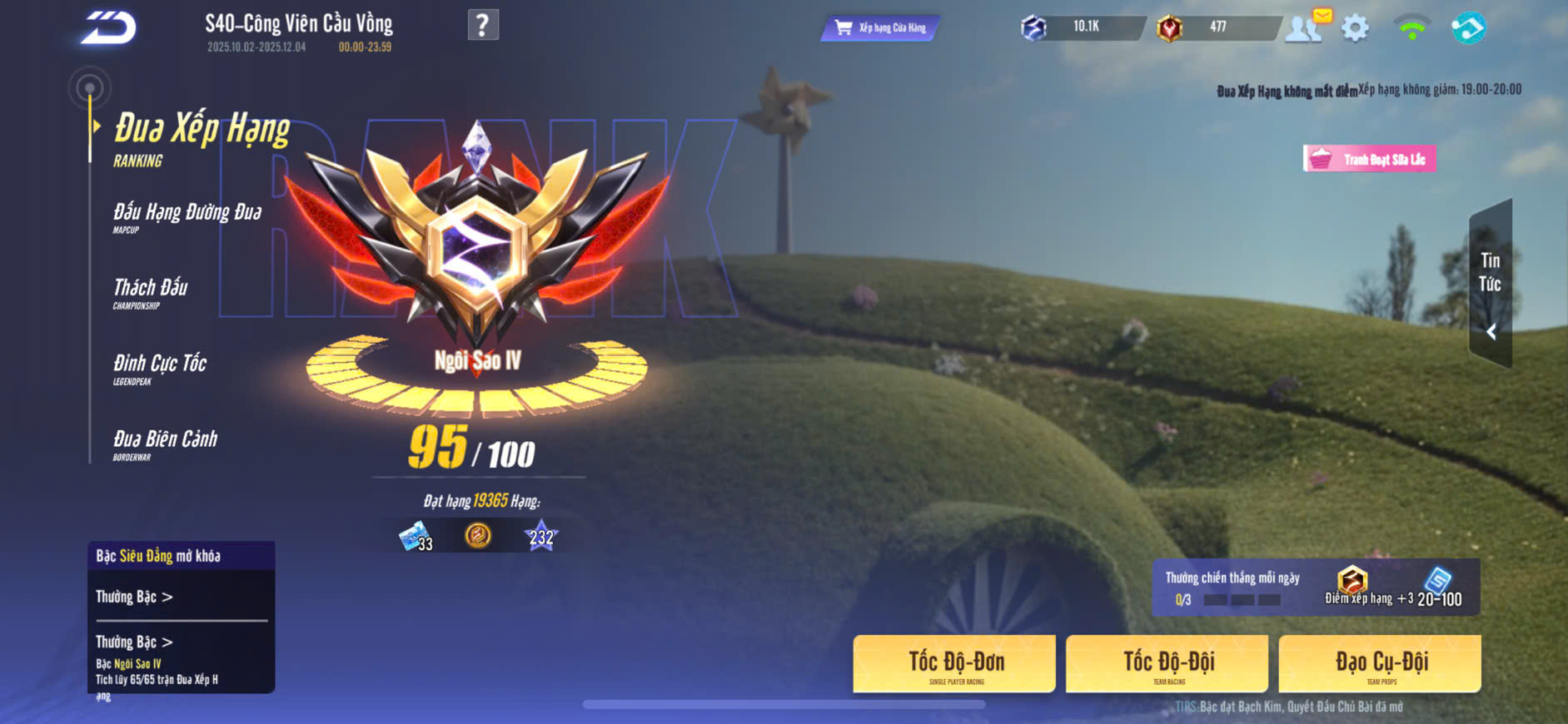View the Ngôi Sao IV rank emblem
This screenshot has width=1568, height=724.
tap(476, 241)
